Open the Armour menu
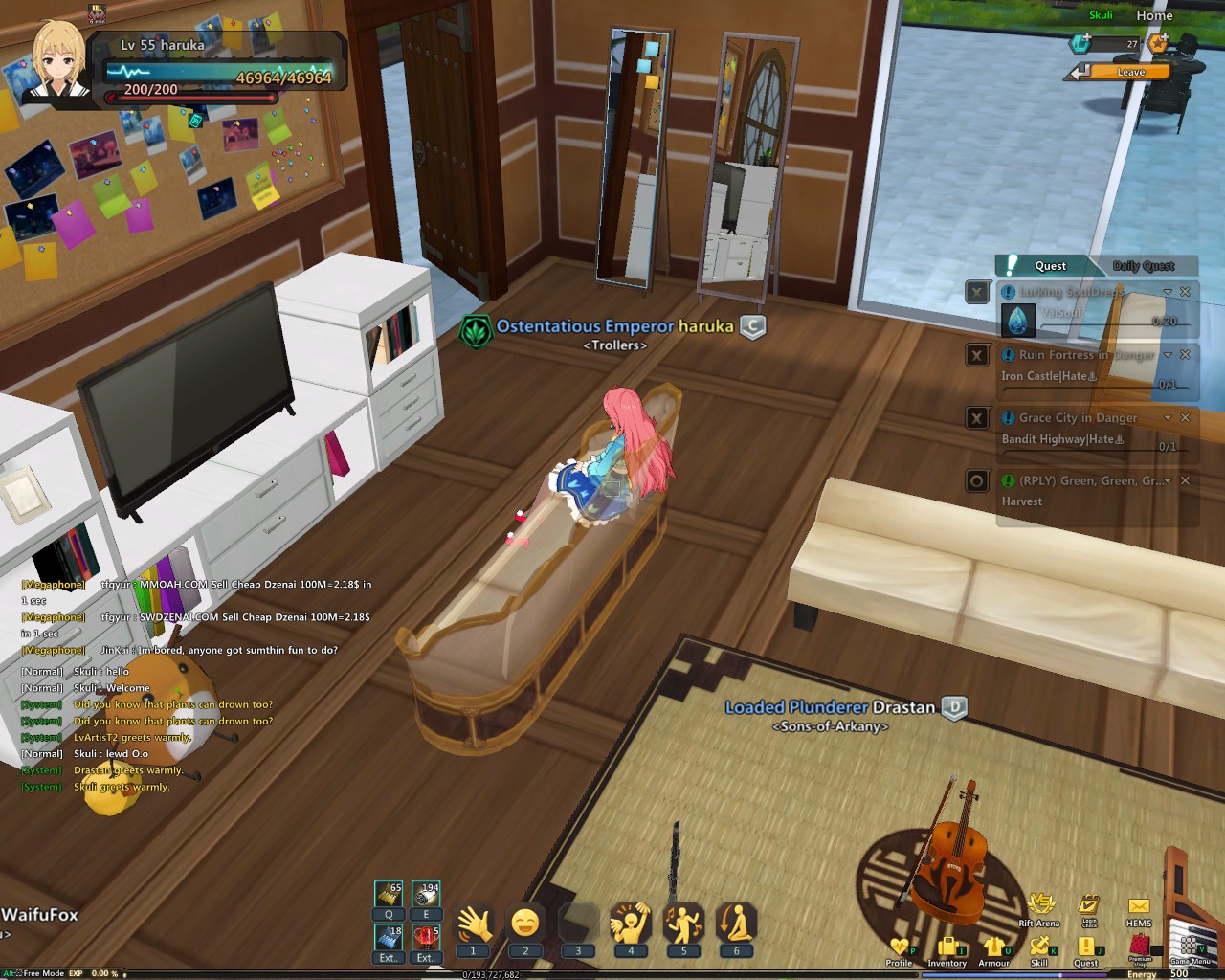Image resolution: width=1225 pixels, height=980 pixels. pos(993,949)
